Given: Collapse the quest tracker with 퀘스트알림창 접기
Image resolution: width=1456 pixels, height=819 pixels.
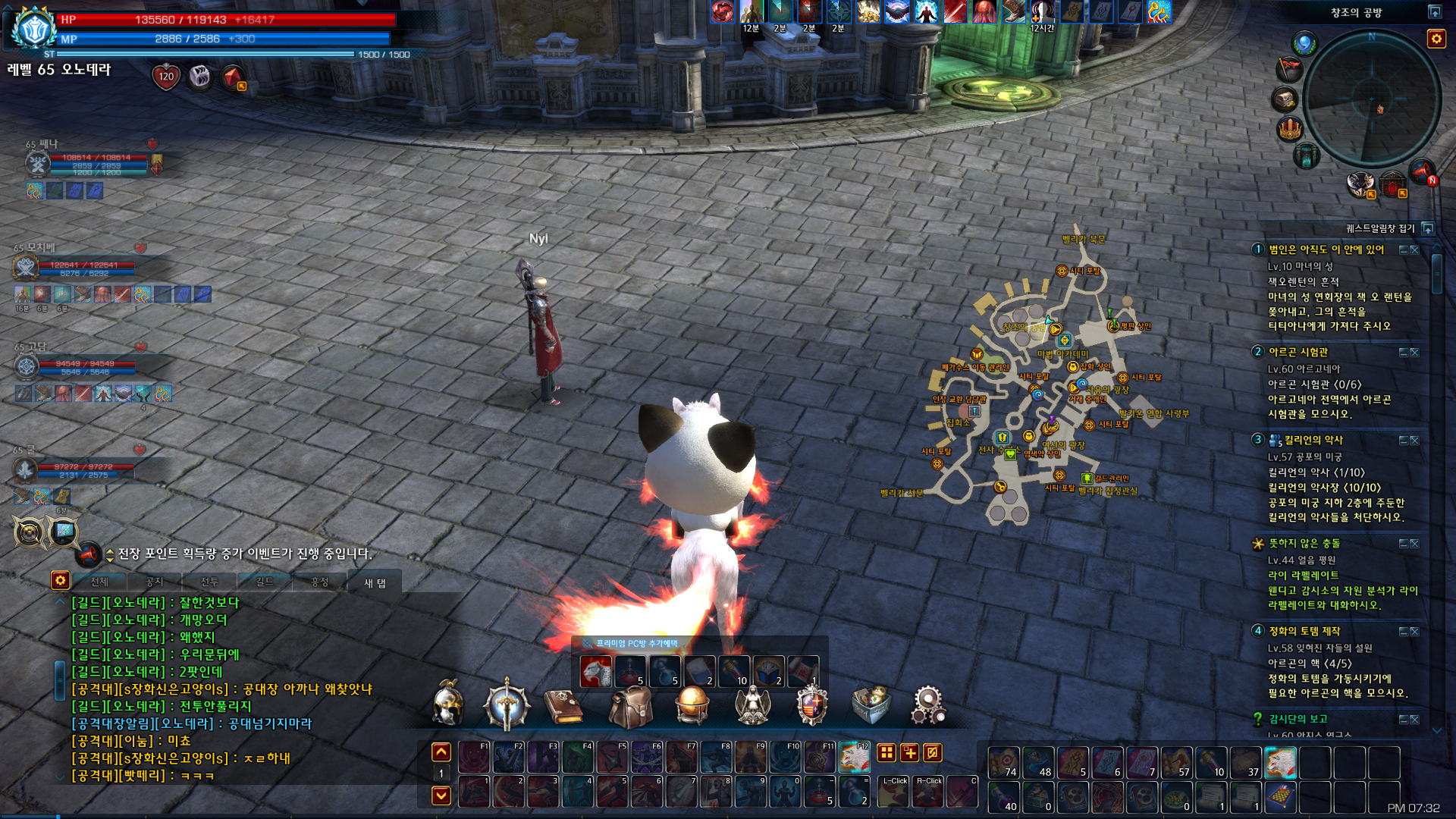Looking at the screenshot, I should pos(1428,228).
